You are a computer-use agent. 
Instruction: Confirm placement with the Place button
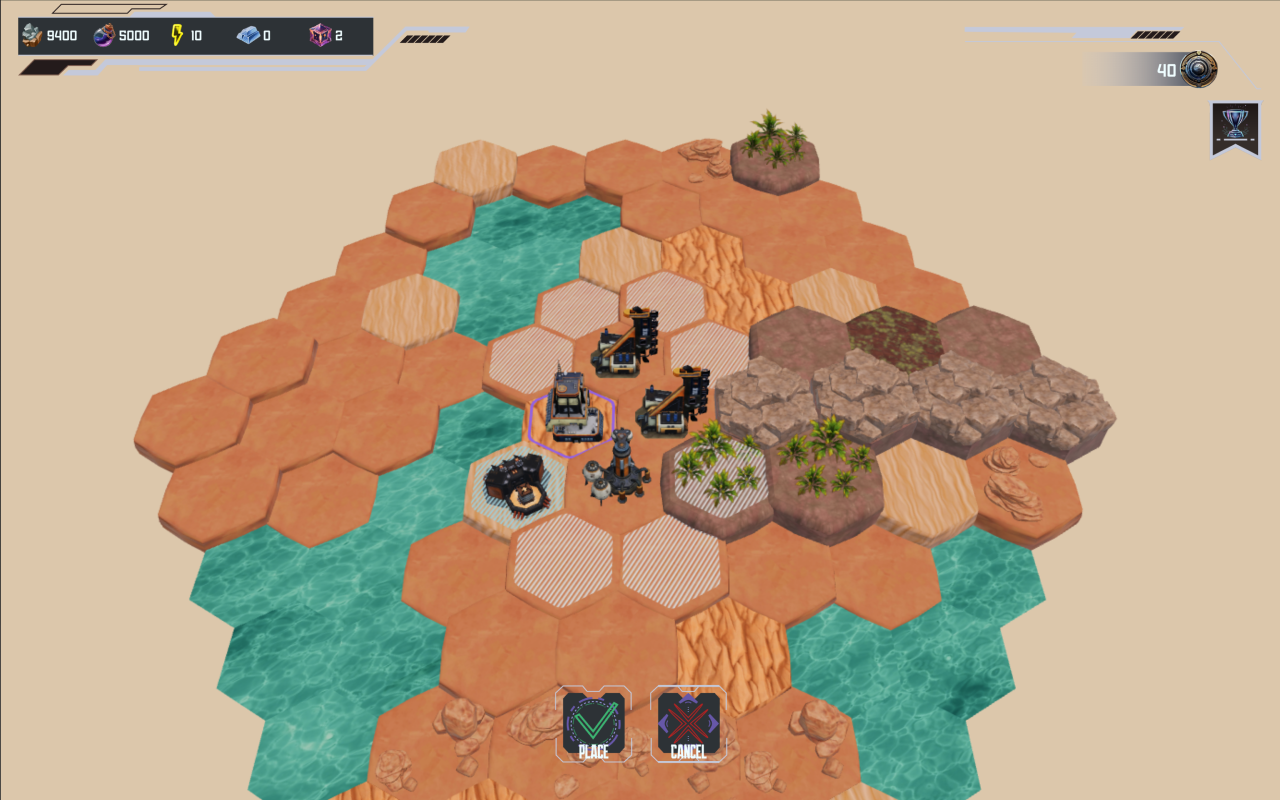tap(594, 724)
